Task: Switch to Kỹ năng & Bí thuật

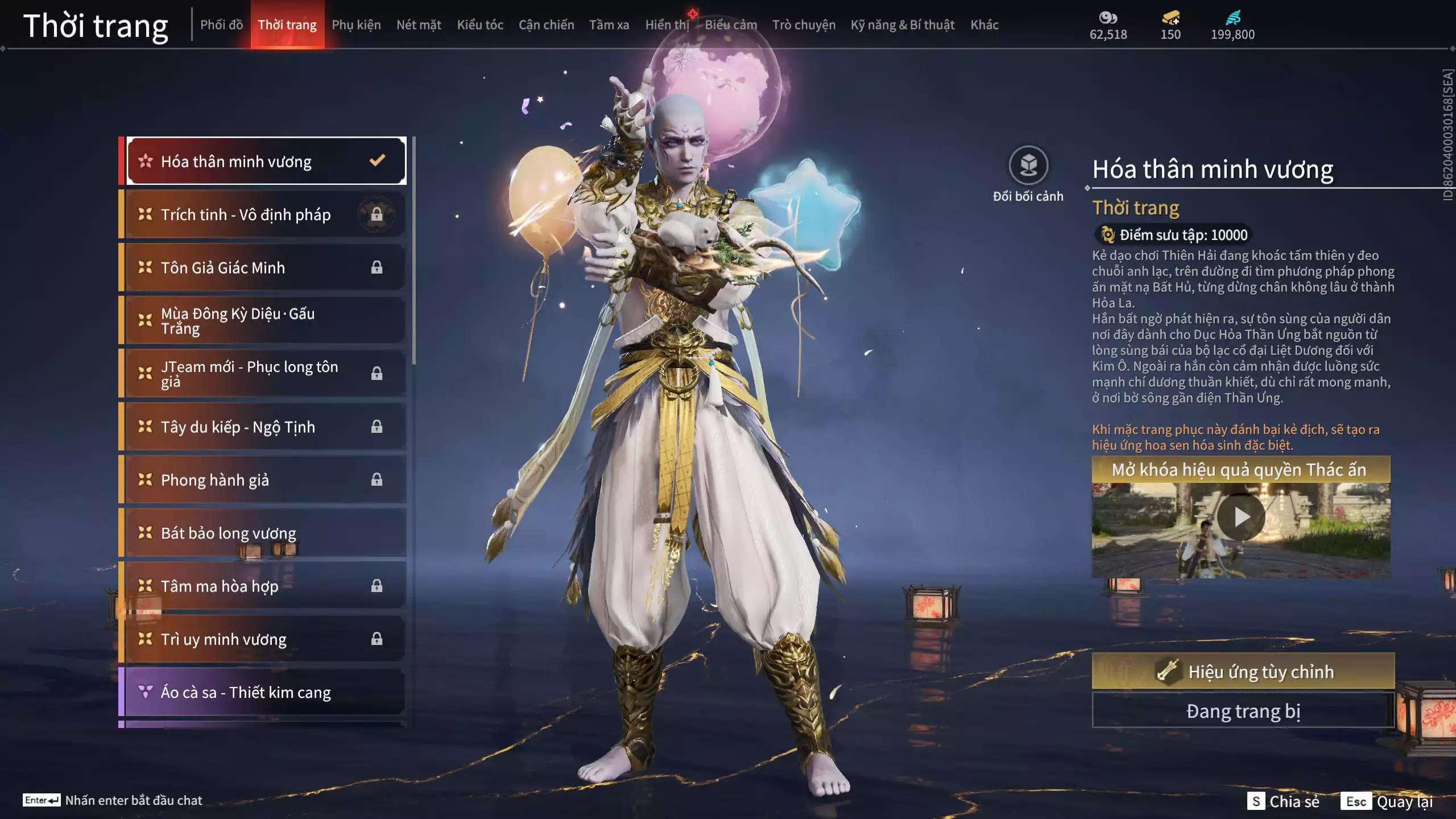Action: point(902,25)
